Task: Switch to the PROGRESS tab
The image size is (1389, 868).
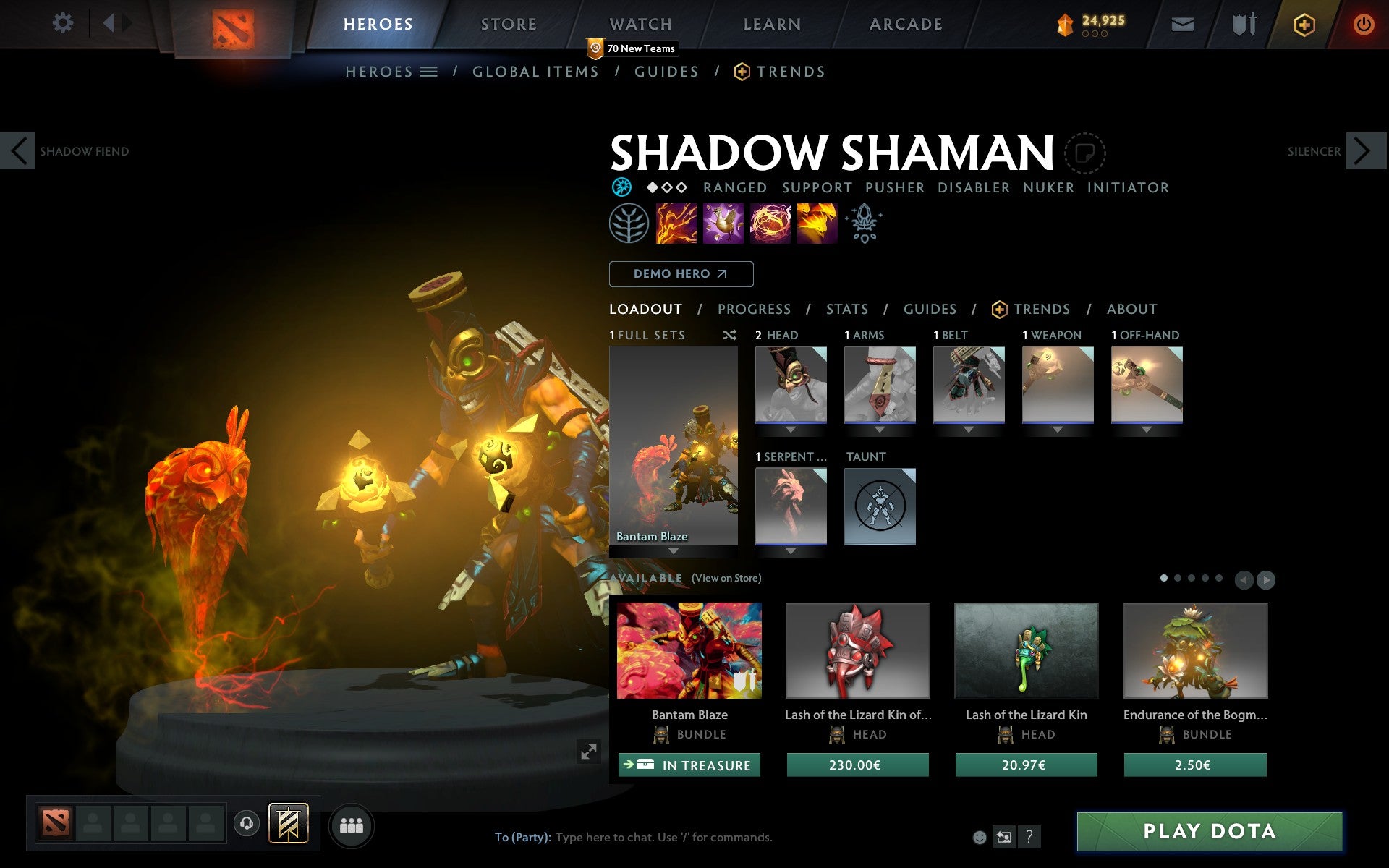Action: tap(754, 309)
